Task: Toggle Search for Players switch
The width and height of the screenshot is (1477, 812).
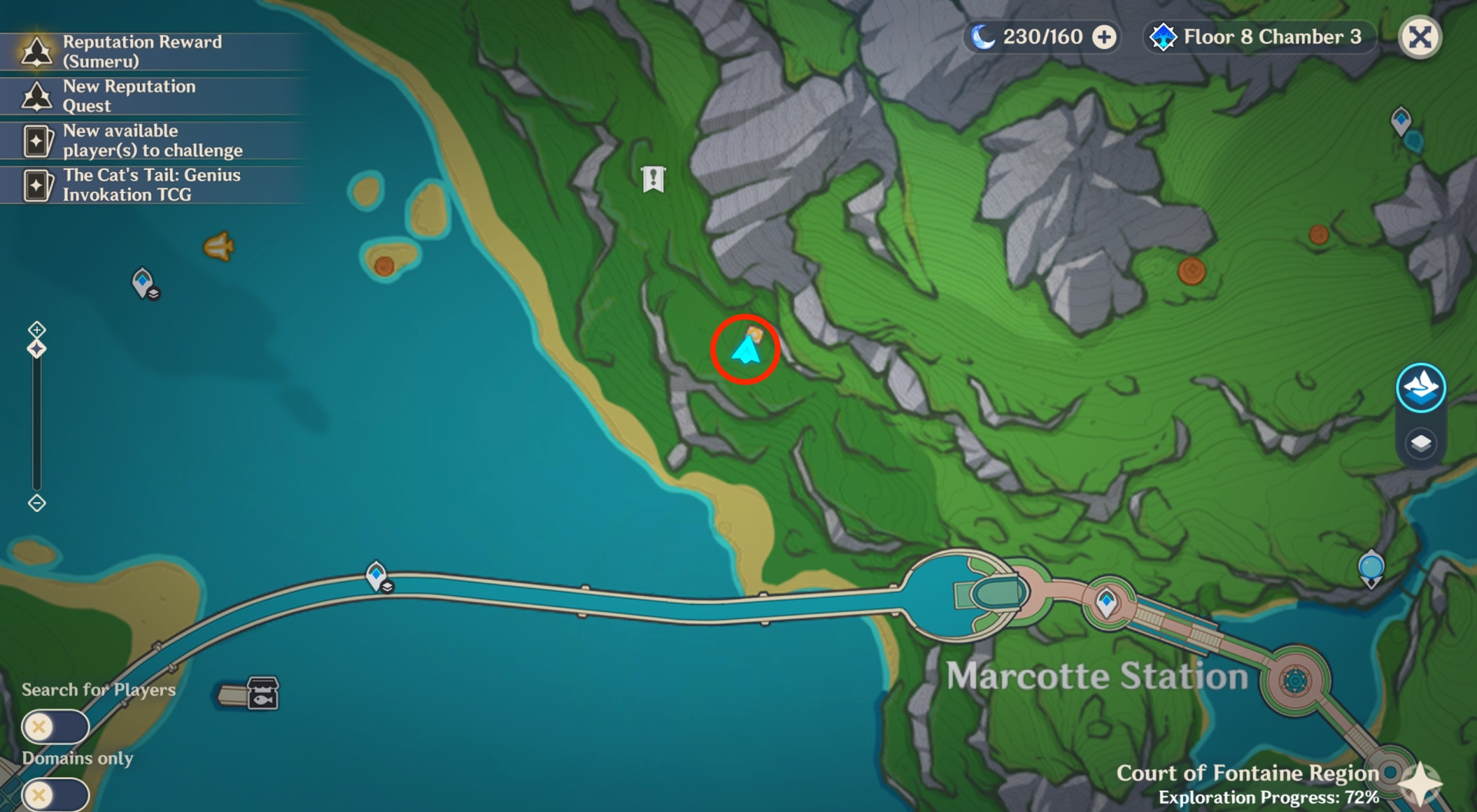Action: [55, 727]
